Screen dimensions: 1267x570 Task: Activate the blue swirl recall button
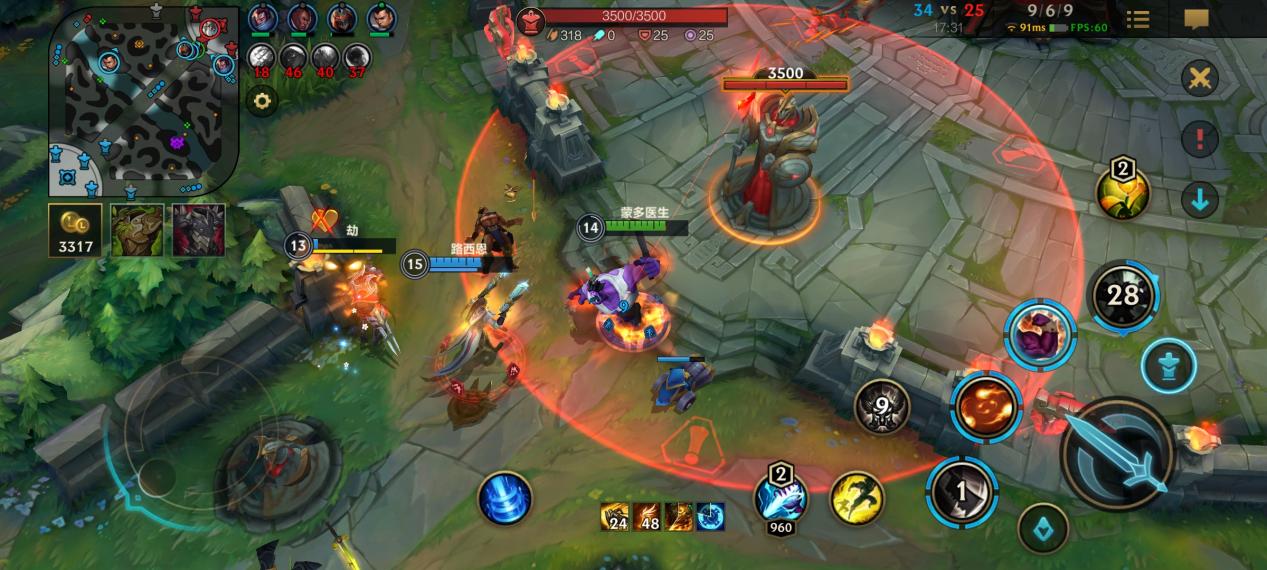pyautogui.click(x=505, y=498)
